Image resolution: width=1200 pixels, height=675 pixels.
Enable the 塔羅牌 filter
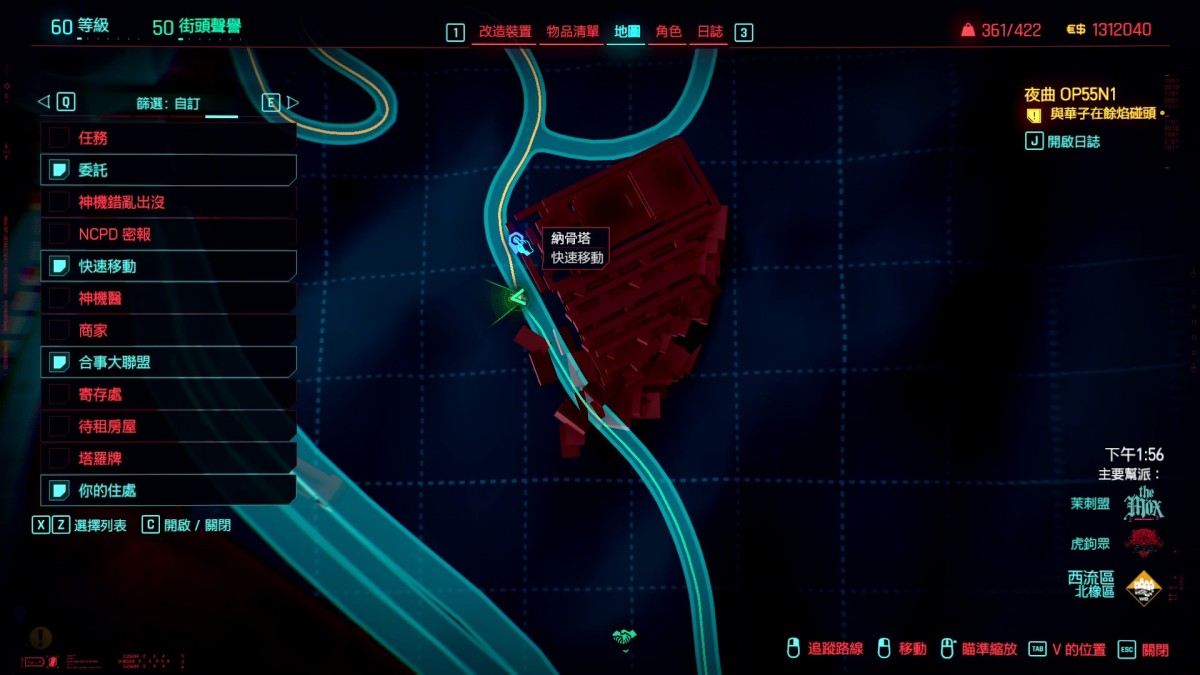pyautogui.click(x=168, y=458)
